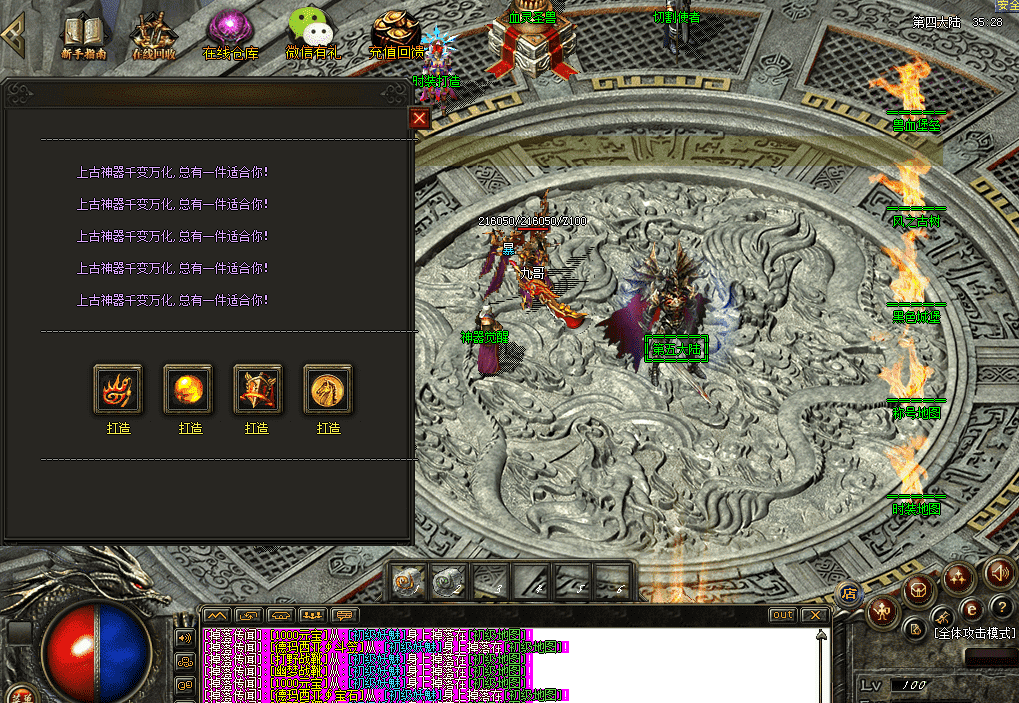Toggle the sound speaker button
The width and height of the screenshot is (1019, 703).
pos(997,573)
